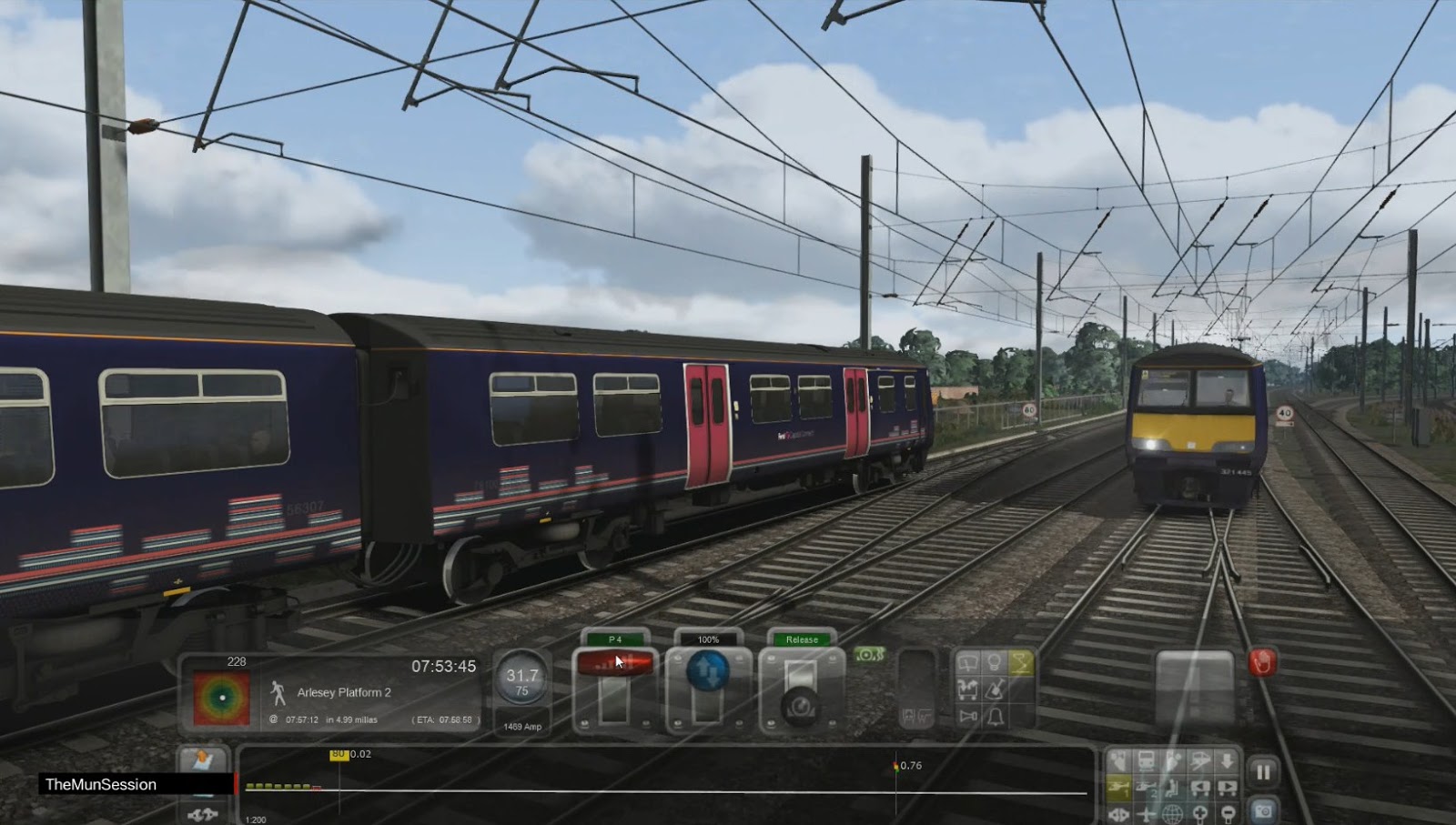Select the number 2 helicopter camera
1456x825 pixels.
point(1147,788)
